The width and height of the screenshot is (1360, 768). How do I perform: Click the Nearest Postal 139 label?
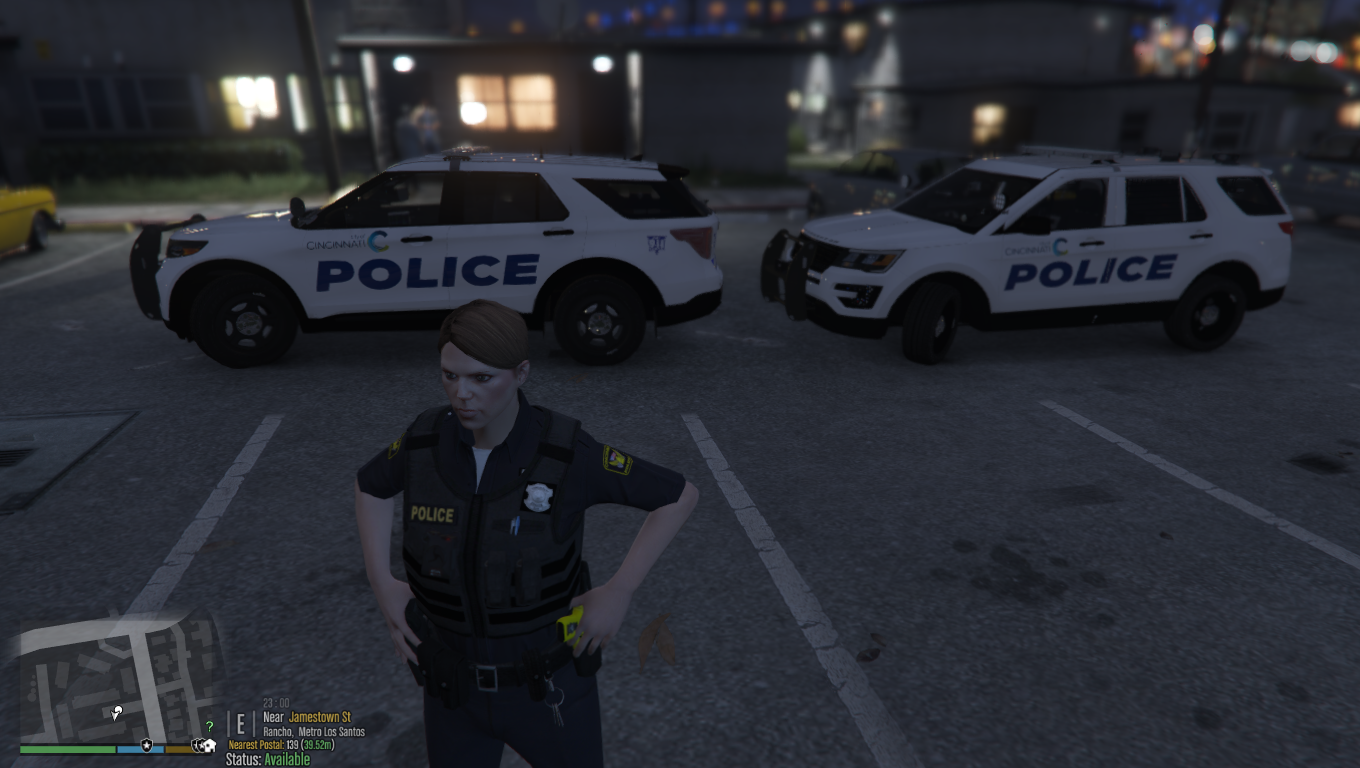click(x=281, y=745)
